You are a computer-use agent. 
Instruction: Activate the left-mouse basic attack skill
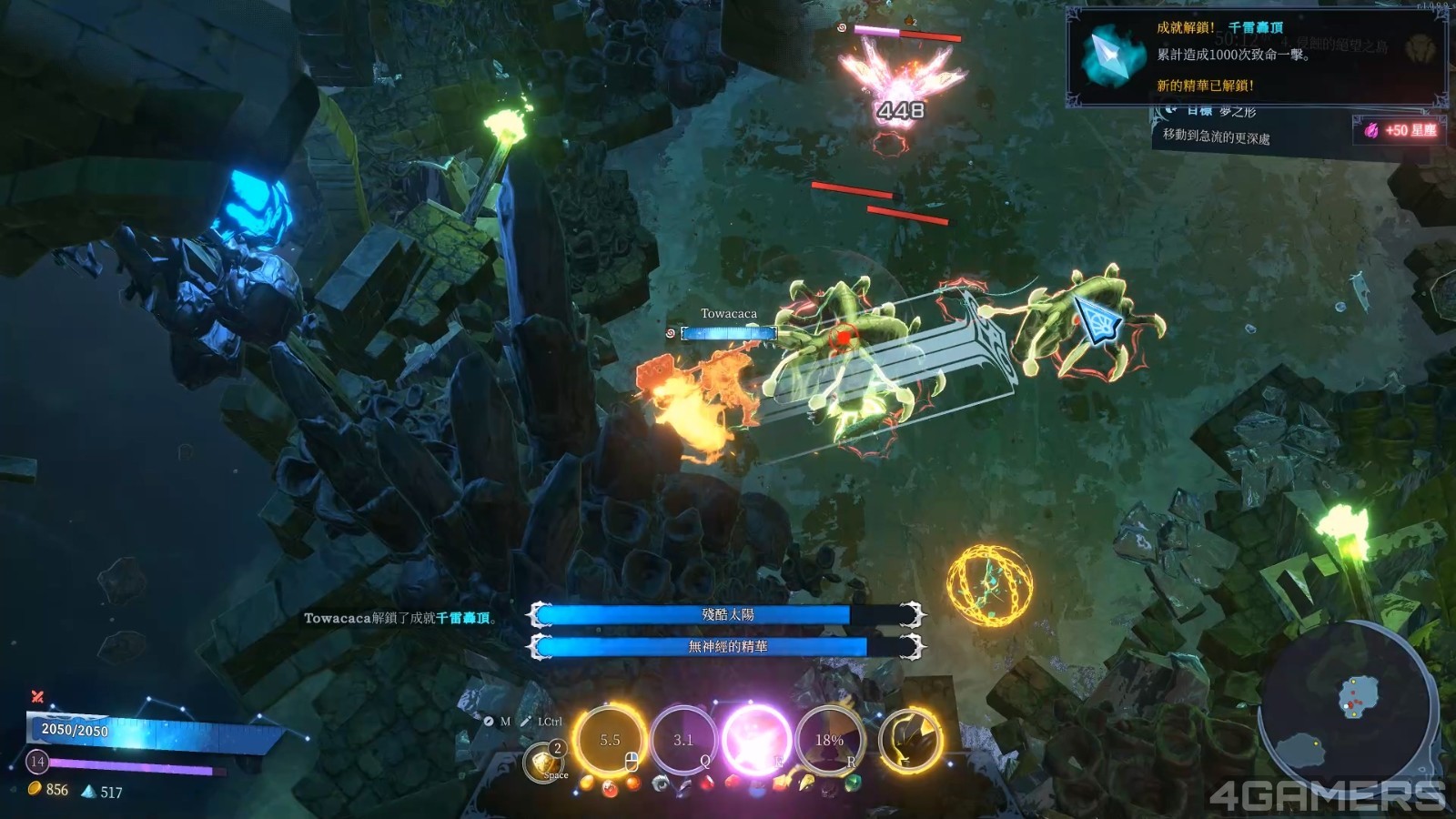(x=609, y=740)
